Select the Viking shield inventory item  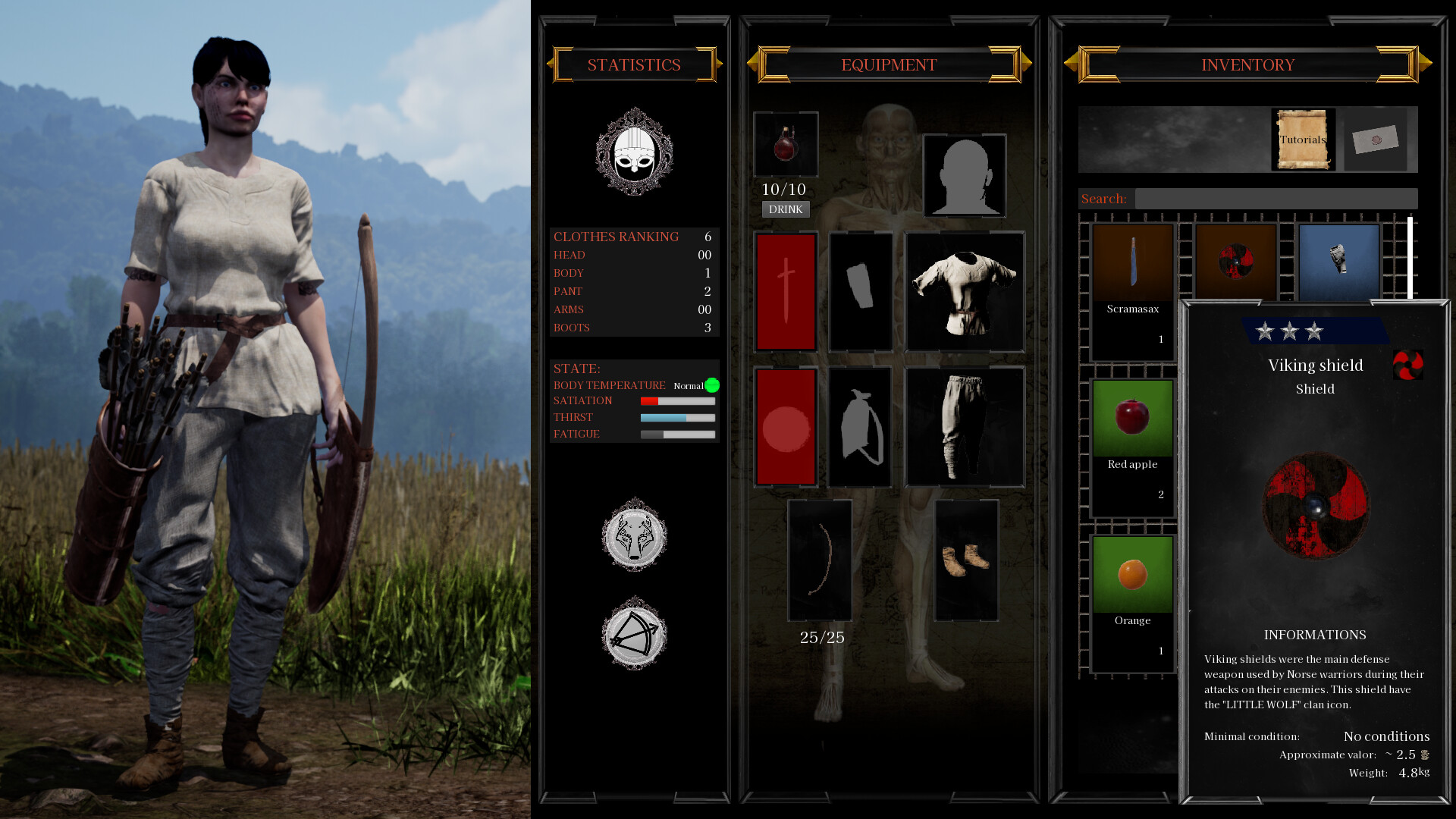click(x=1235, y=262)
